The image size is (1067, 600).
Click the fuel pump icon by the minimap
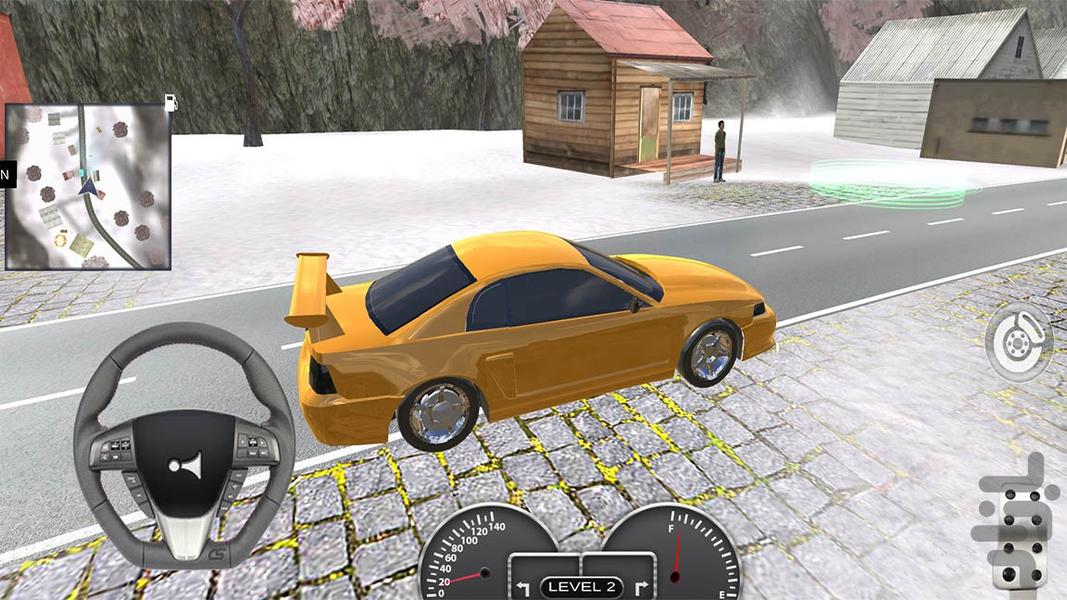[x=171, y=102]
